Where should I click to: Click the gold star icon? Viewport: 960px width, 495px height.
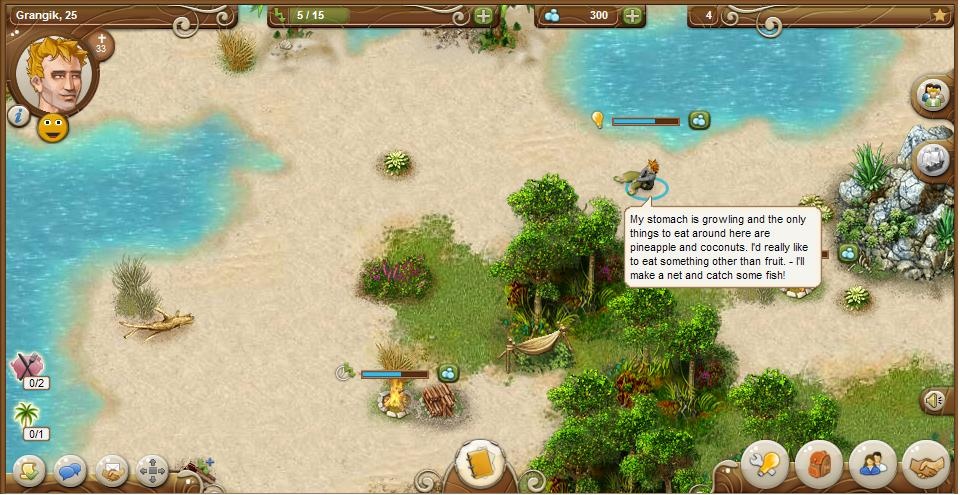tap(939, 15)
